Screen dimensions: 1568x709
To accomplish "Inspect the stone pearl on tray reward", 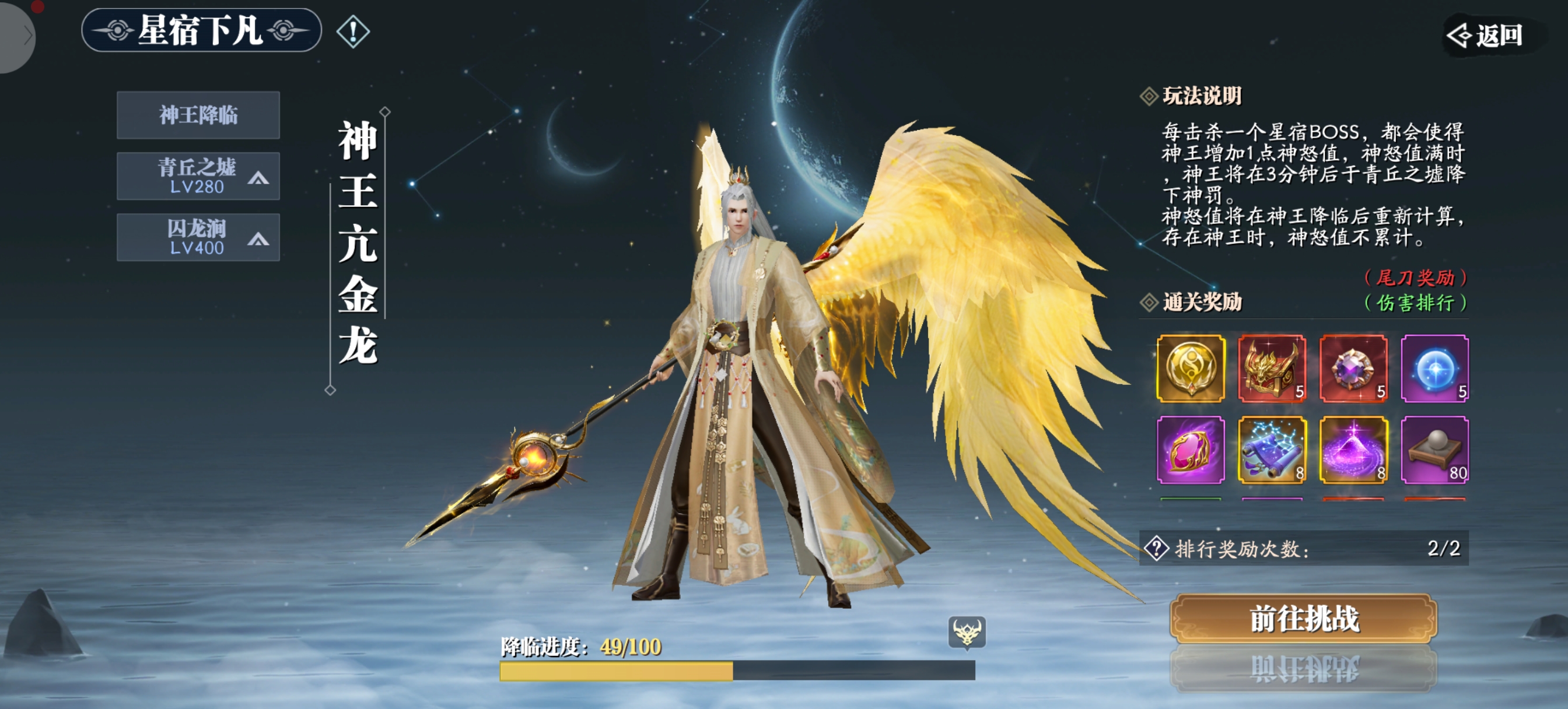I will (1434, 450).
